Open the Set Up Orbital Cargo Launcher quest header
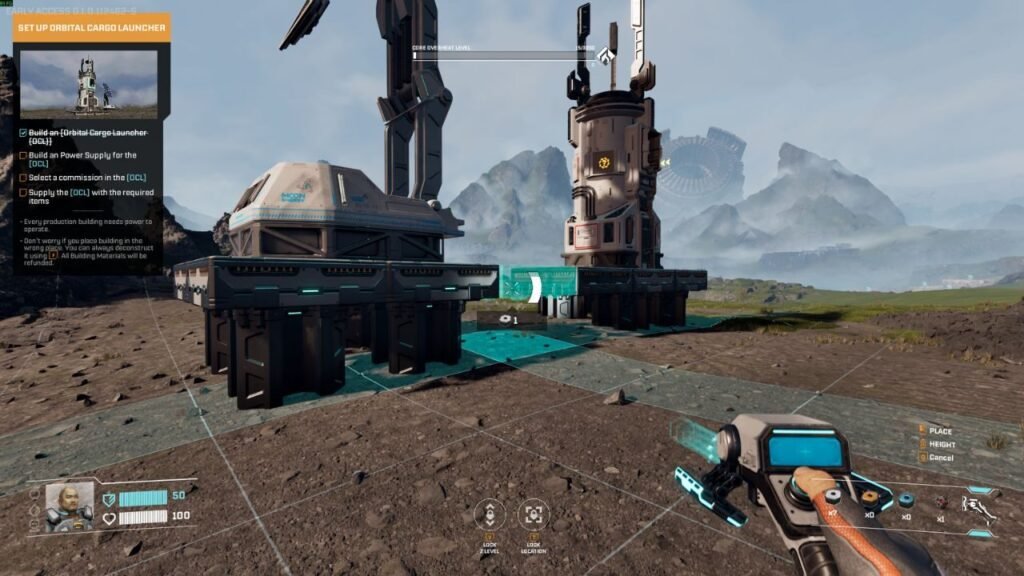Image resolution: width=1024 pixels, height=576 pixels. (x=92, y=27)
